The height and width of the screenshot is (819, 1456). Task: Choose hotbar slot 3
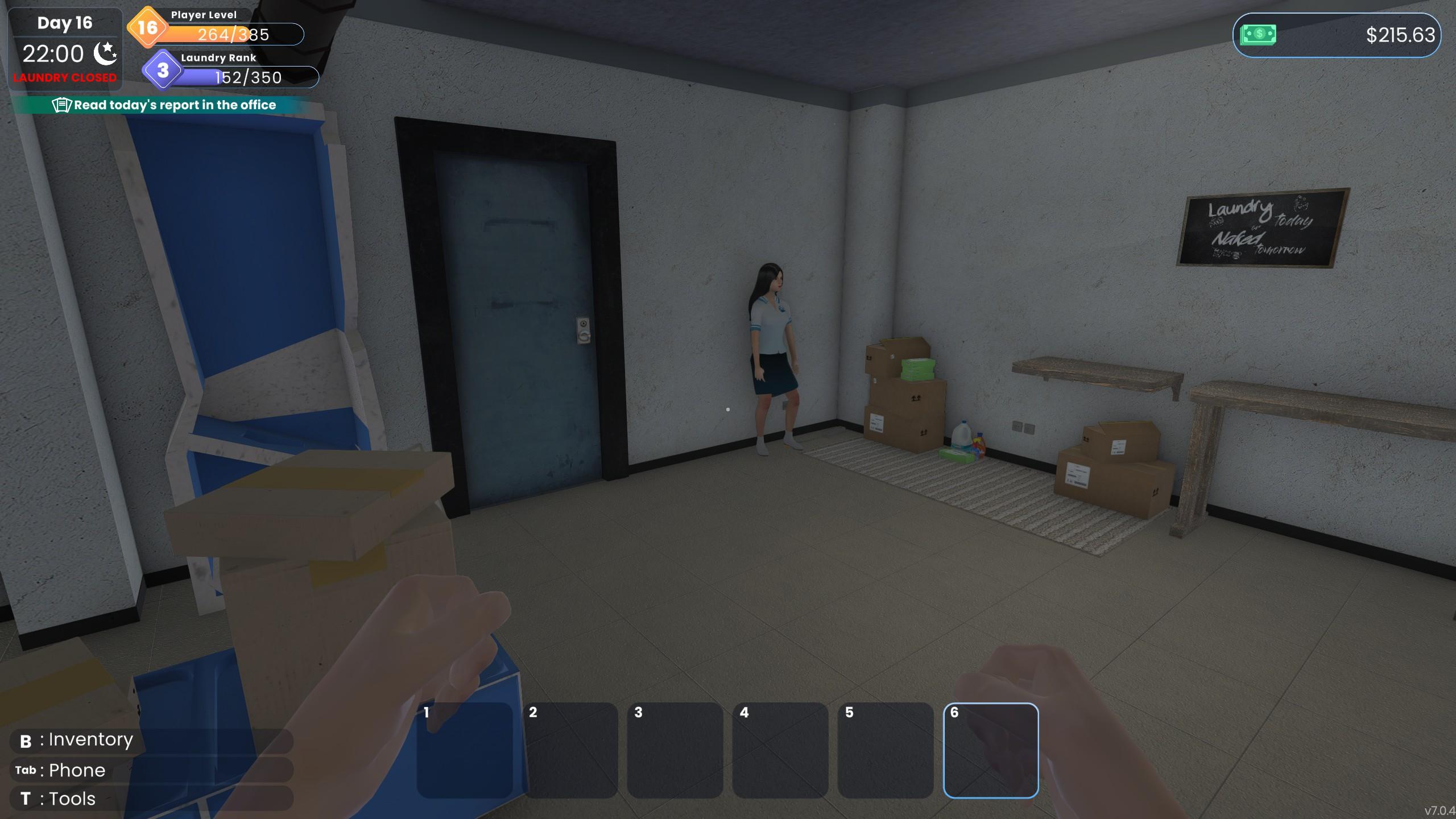click(x=675, y=750)
